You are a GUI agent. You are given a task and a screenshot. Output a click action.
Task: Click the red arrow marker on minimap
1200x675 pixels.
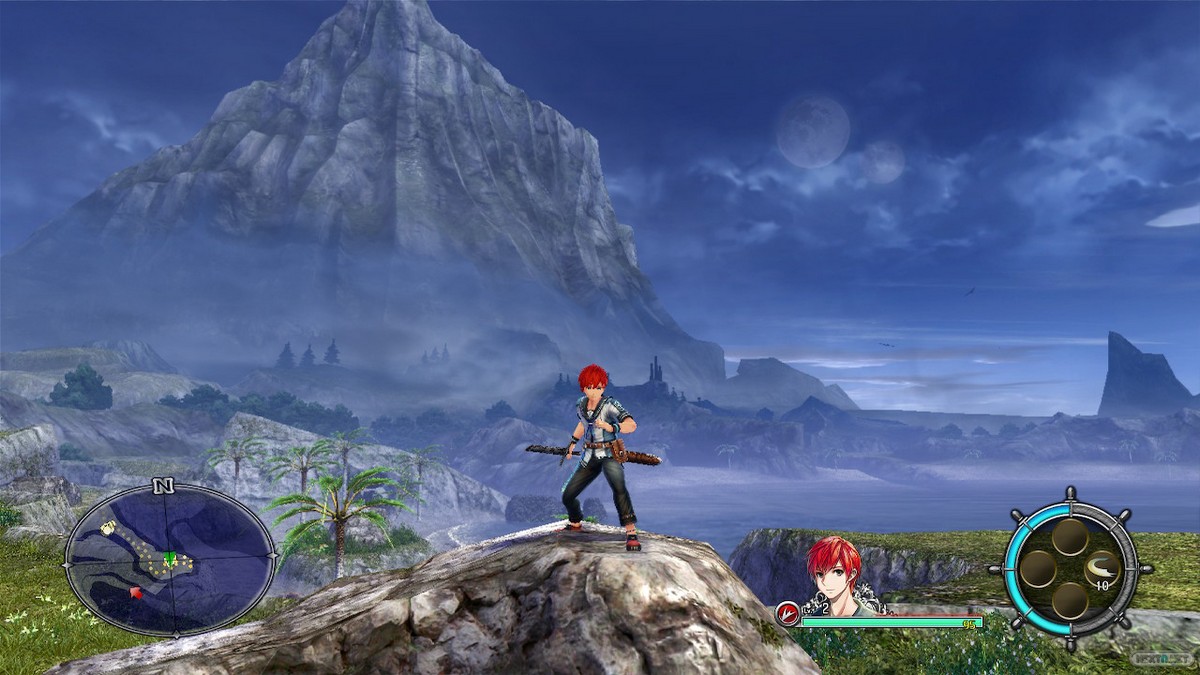[135, 593]
